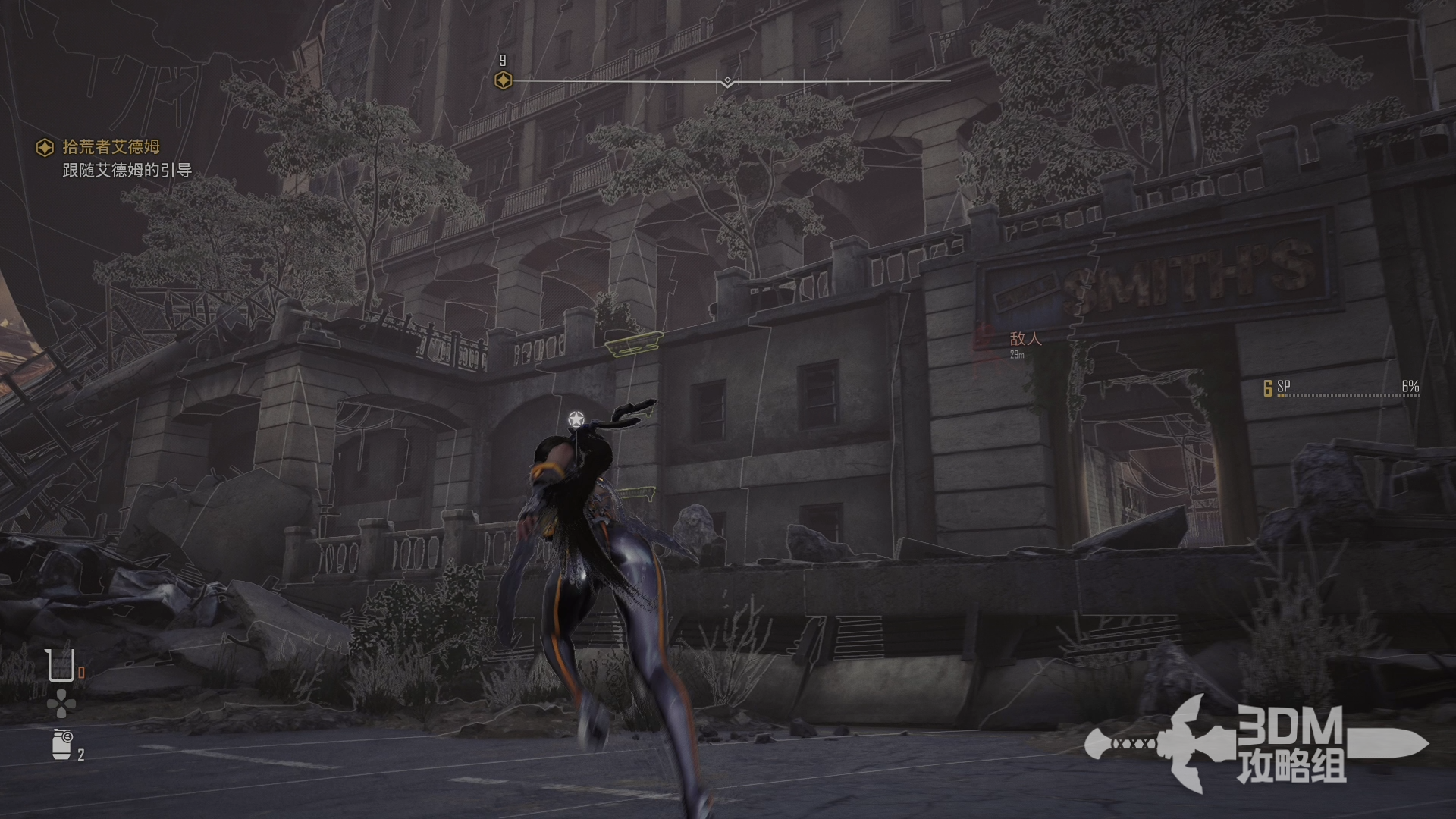Select the empty potion flask slot
The image size is (1456, 819).
click(58, 666)
